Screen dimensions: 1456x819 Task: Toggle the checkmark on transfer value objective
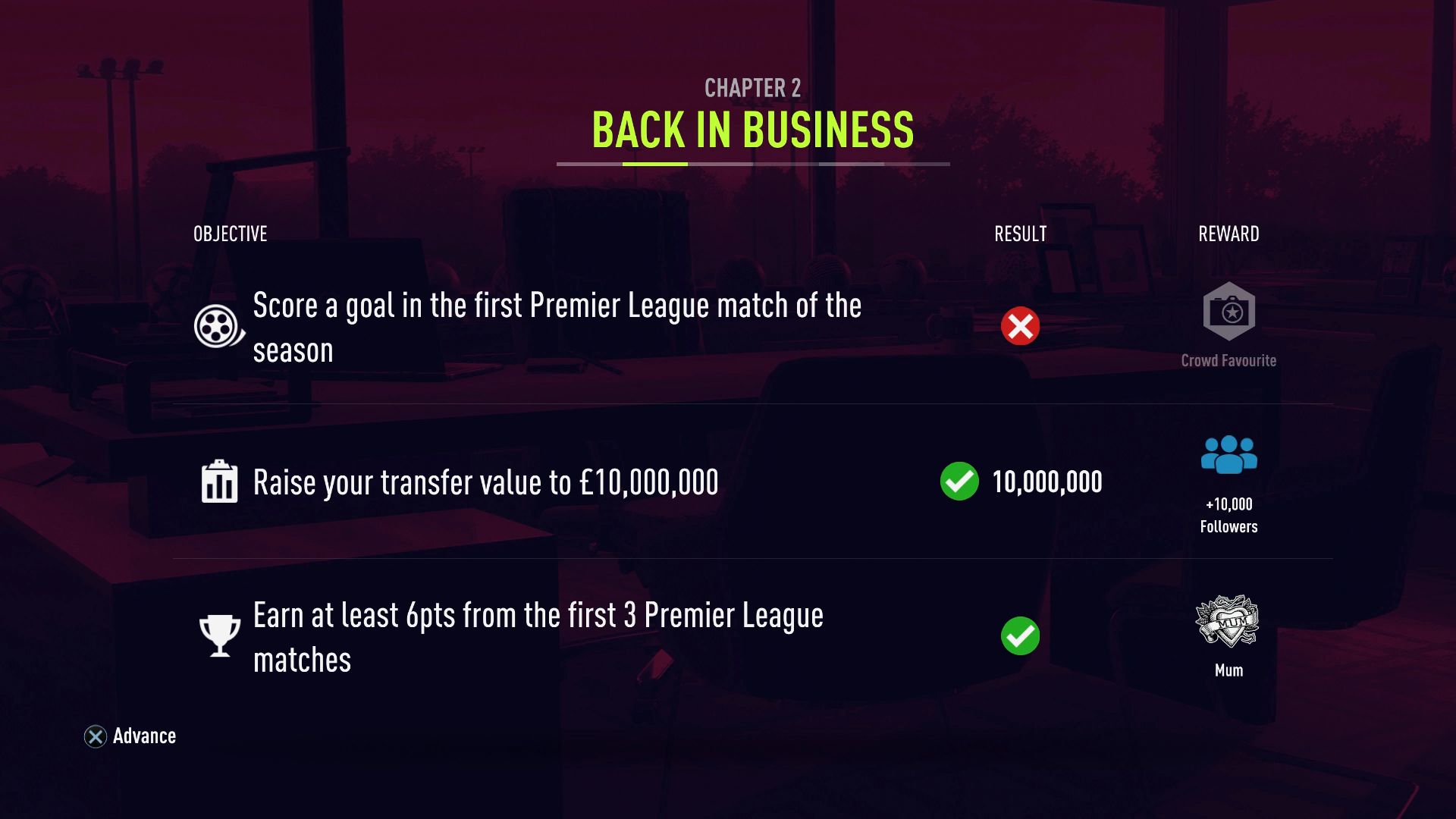(959, 481)
